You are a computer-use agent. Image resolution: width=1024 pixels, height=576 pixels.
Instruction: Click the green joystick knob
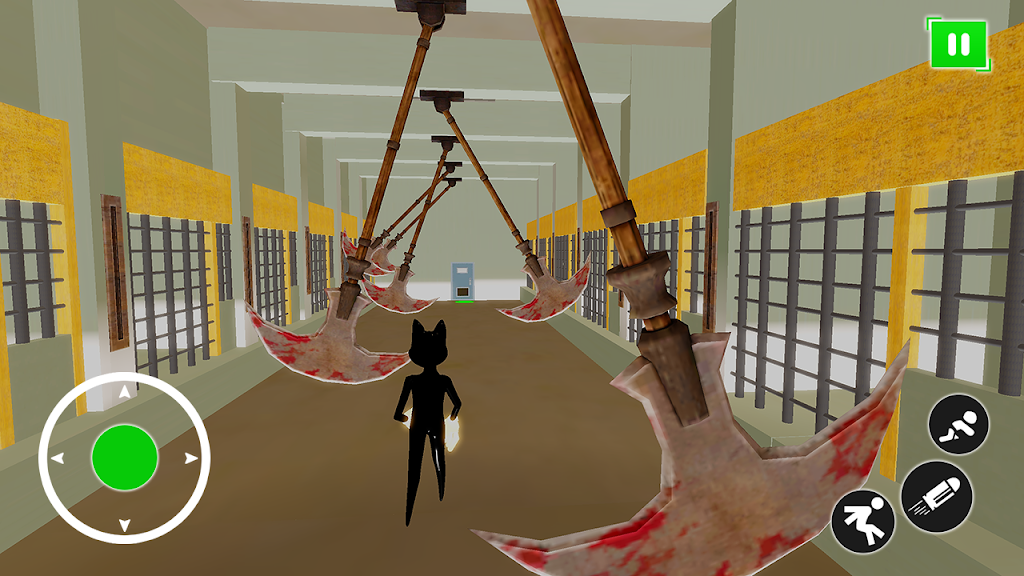tap(125, 457)
